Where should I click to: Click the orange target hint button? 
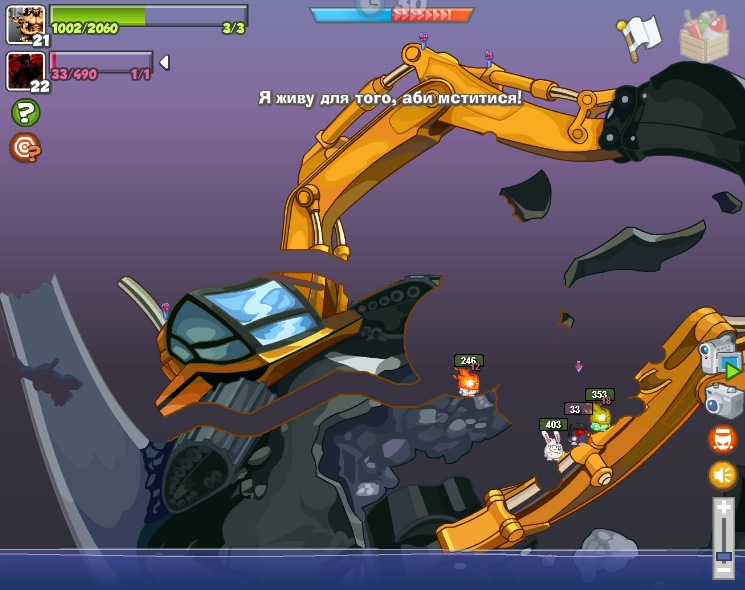click(25, 147)
